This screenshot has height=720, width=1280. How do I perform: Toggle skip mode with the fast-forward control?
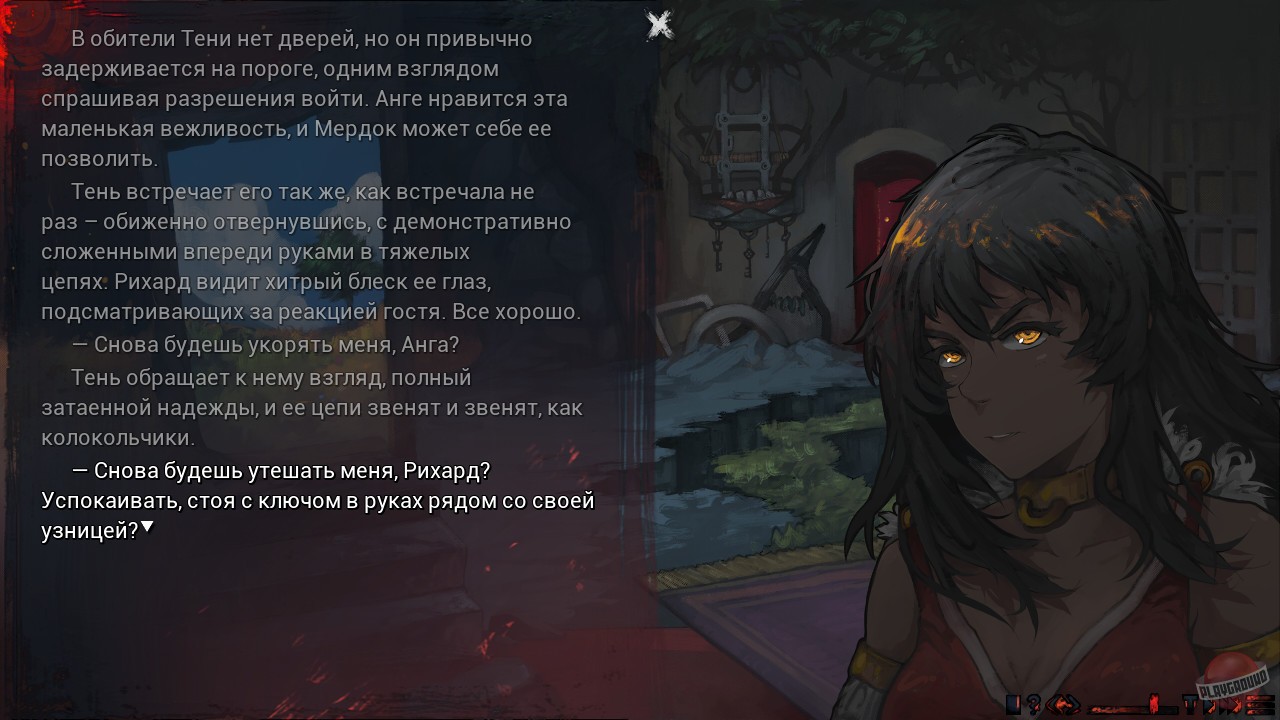[1233, 705]
